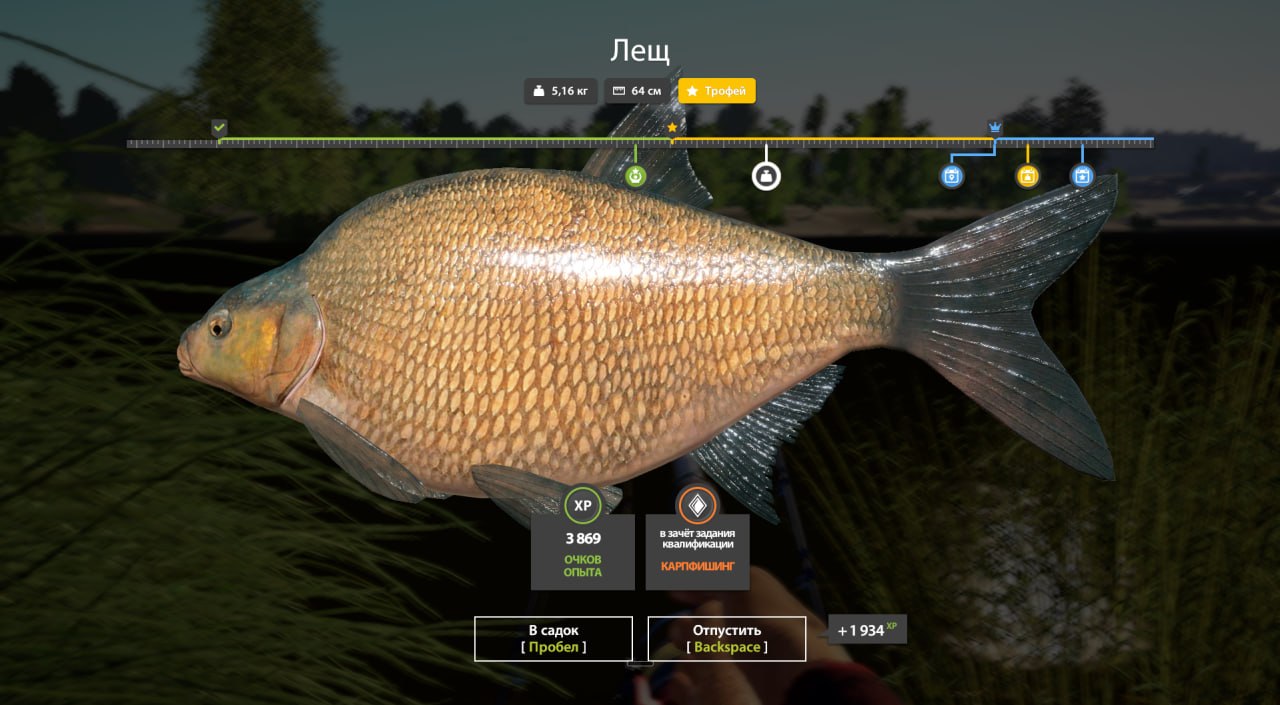Image resolution: width=1280 pixels, height=705 pixels.
Task: Put the bream in the keepnet (В садок)
Action: [553, 638]
